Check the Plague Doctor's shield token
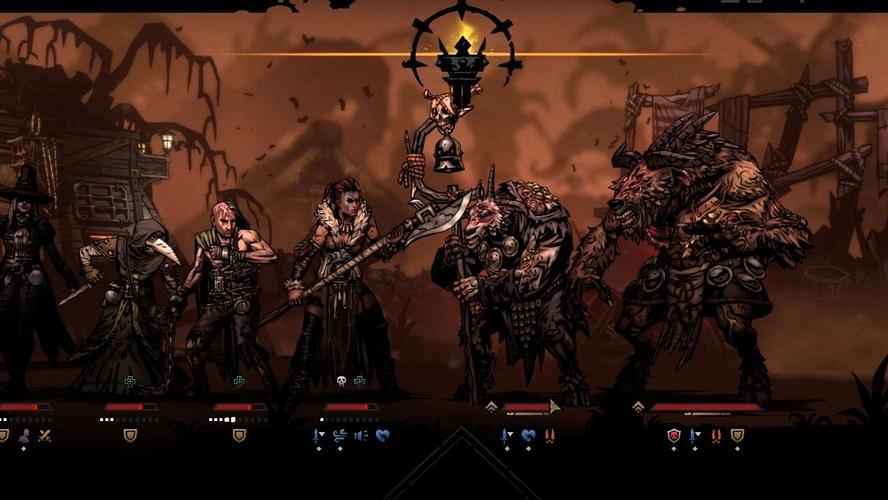The height and width of the screenshot is (500, 888). tap(130, 435)
